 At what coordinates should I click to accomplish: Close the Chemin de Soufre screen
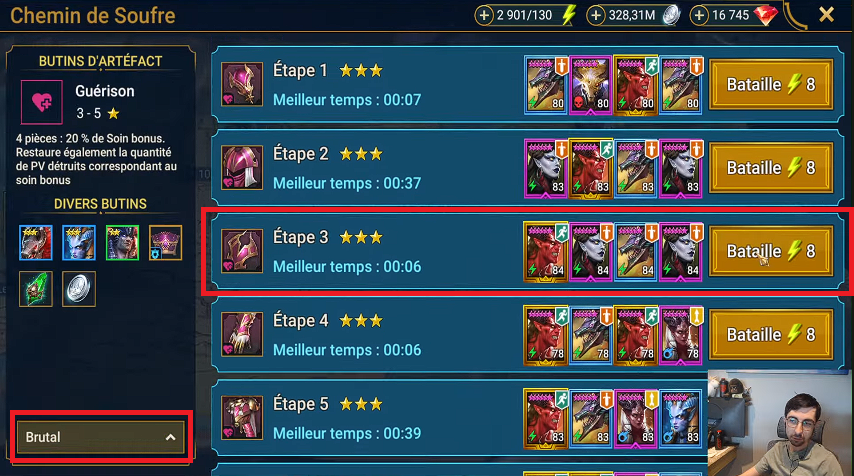click(x=827, y=15)
